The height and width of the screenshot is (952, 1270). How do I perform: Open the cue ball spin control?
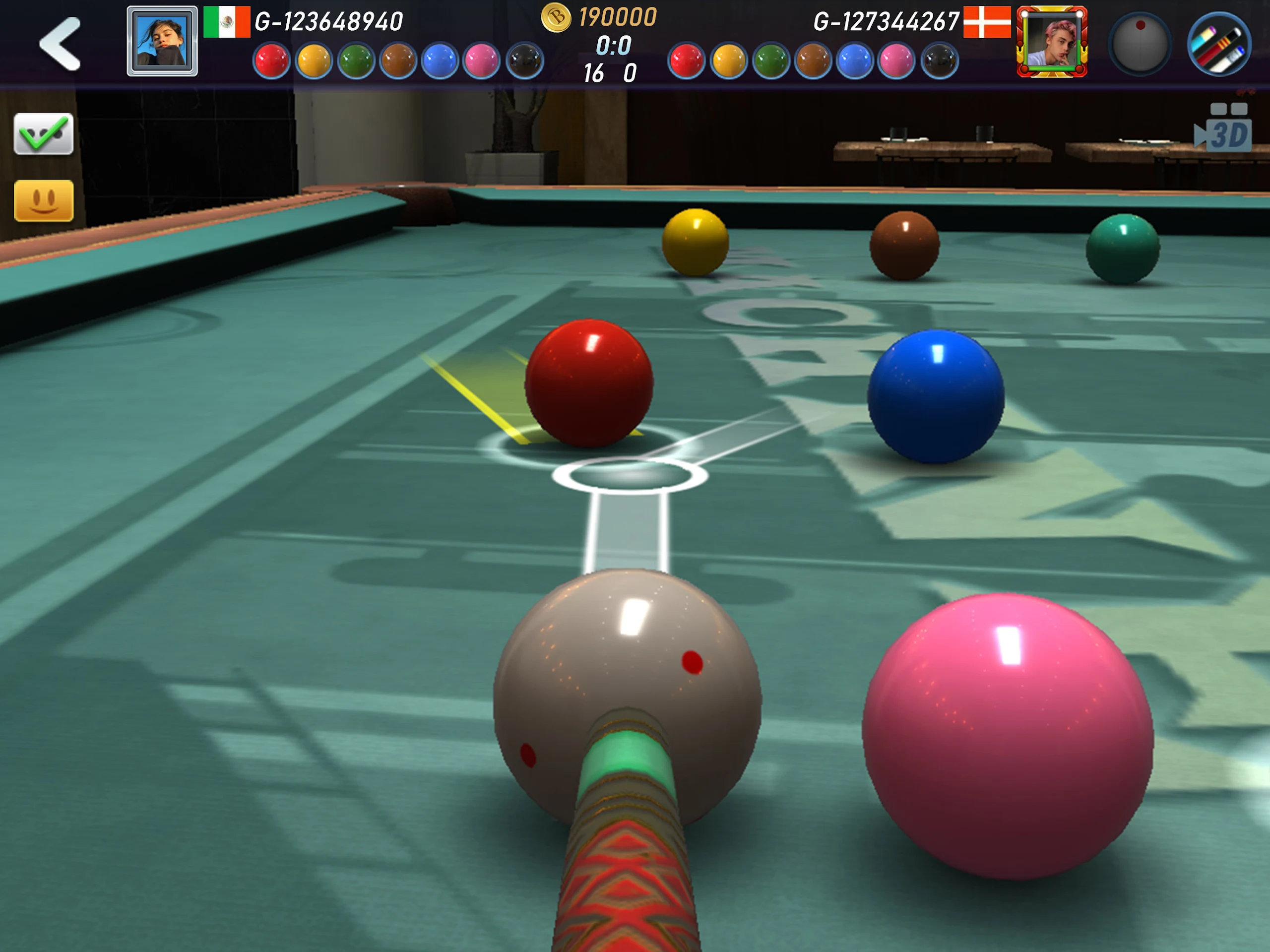tap(1139, 43)
